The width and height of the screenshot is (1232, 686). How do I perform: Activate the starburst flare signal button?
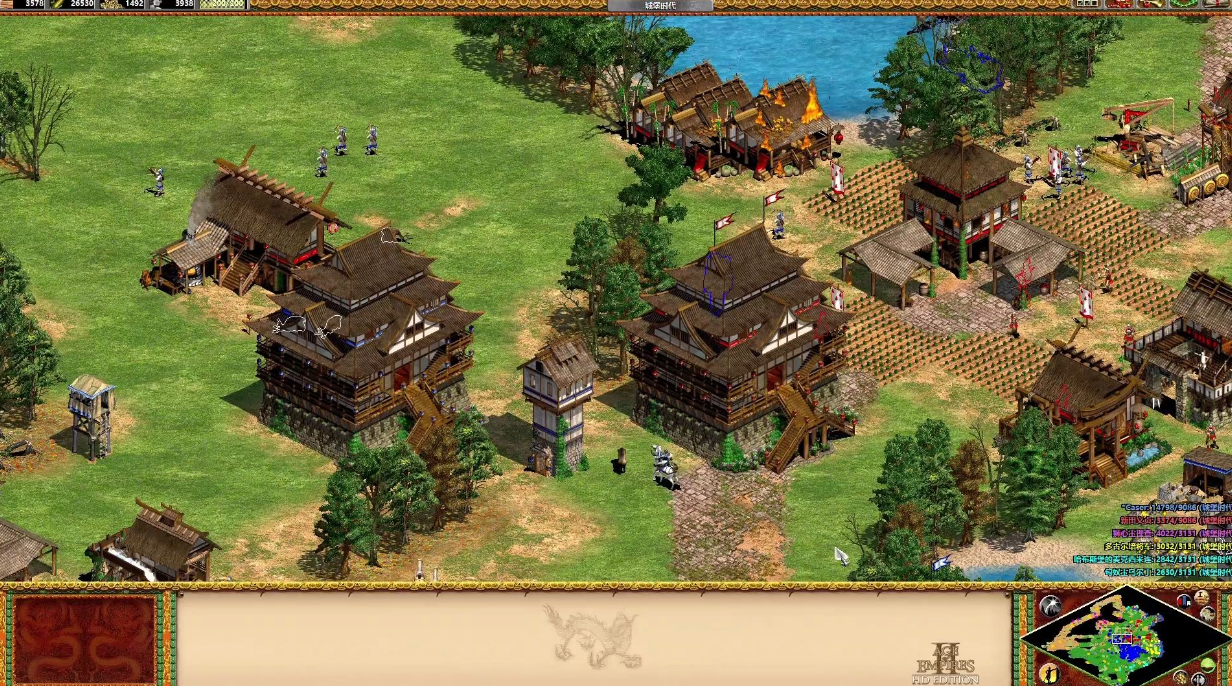tap(1049, 606)
